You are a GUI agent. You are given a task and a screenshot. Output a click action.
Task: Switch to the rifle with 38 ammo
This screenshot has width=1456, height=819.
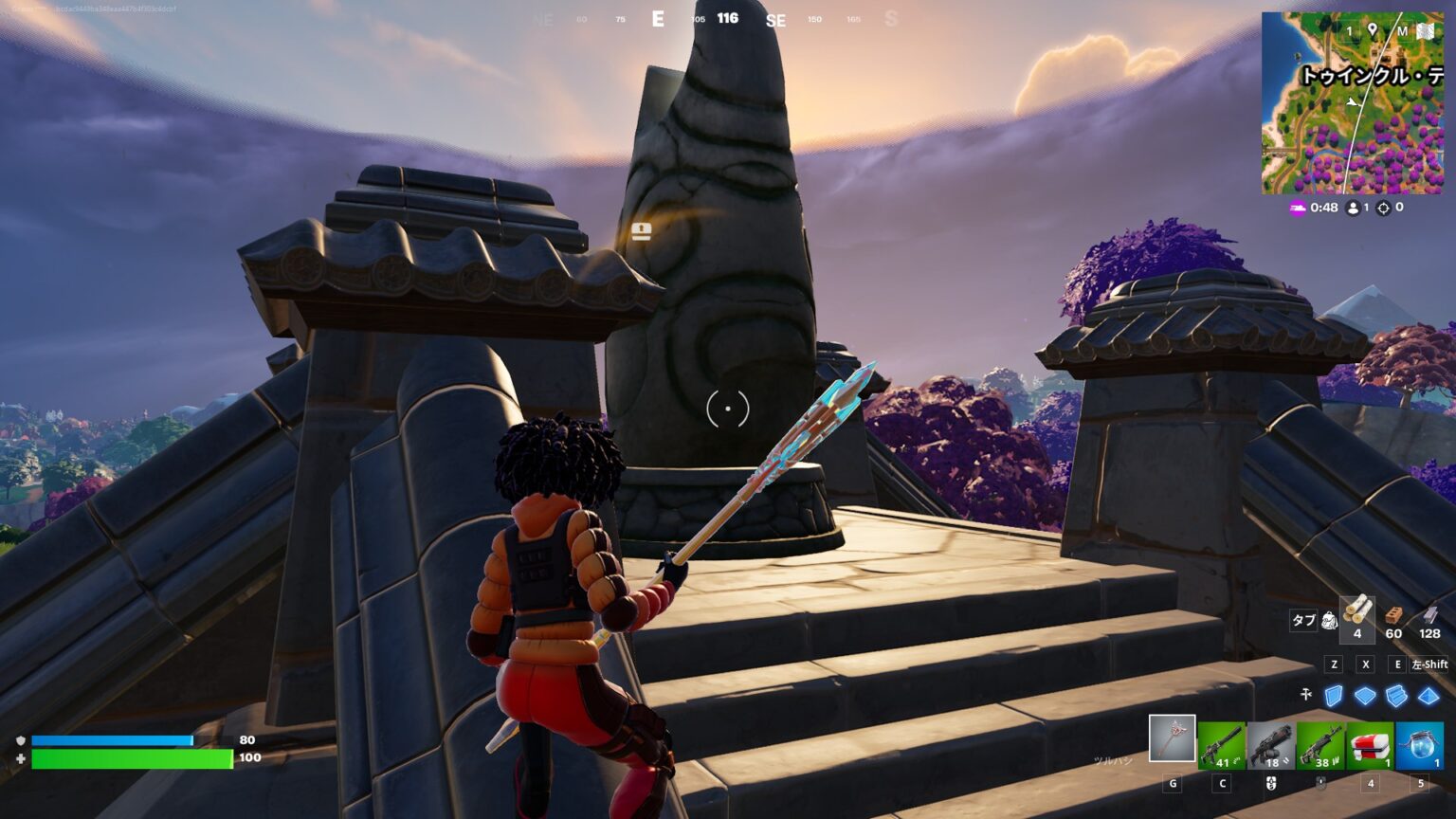click(x=1320, y=745)
